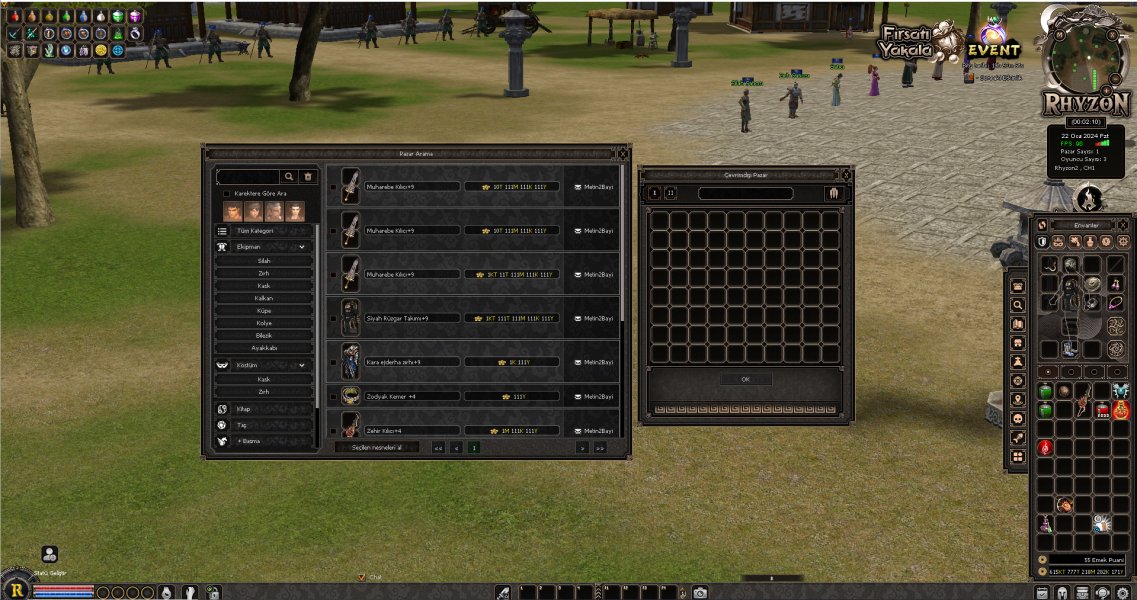This screenshot has height=600, width=1137.
Task: Pick the Ayakkabı subcategory
Action: click(x=264, y=348)
